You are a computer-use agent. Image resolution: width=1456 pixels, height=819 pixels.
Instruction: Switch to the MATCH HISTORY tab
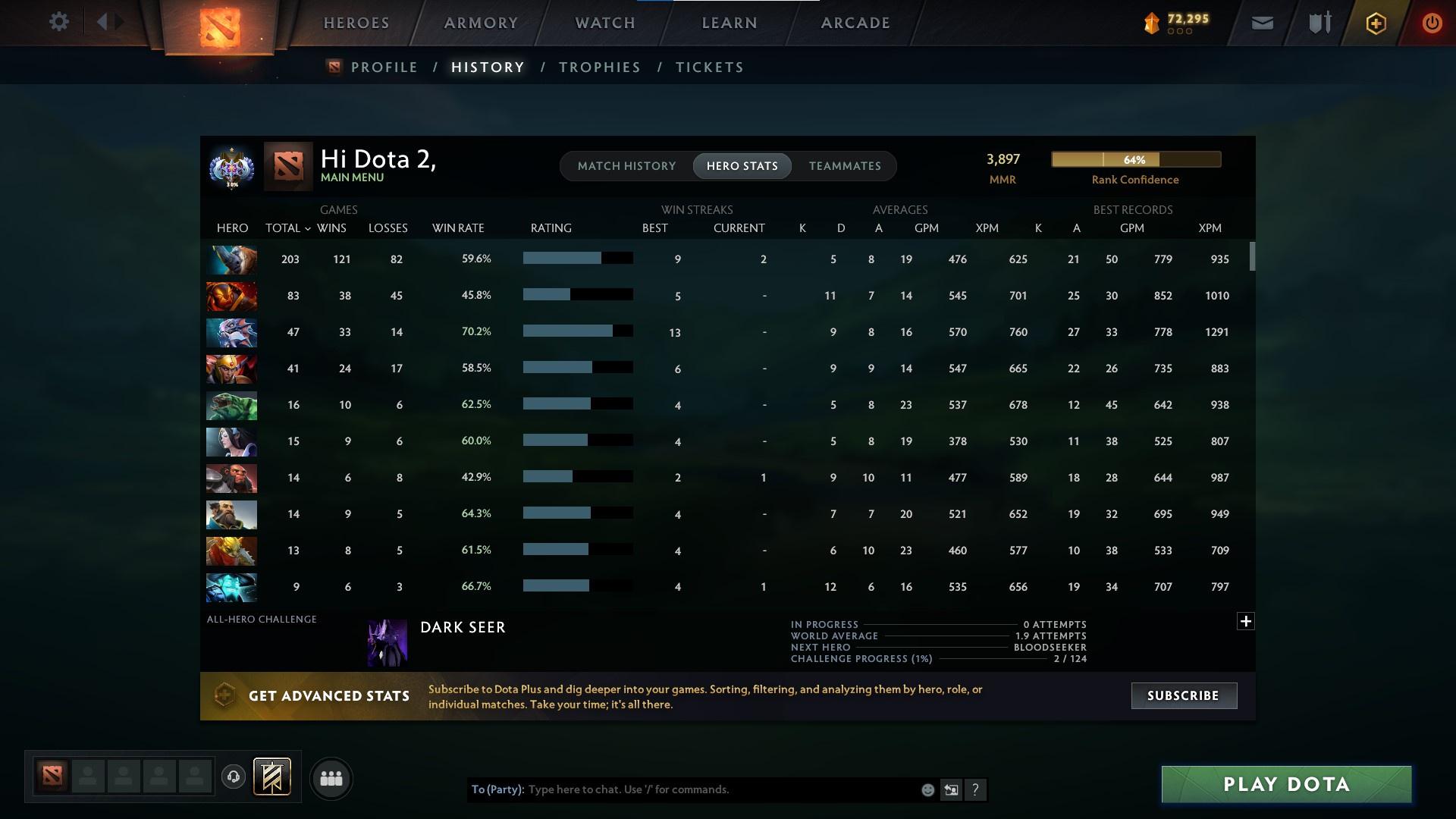point(626,165)
